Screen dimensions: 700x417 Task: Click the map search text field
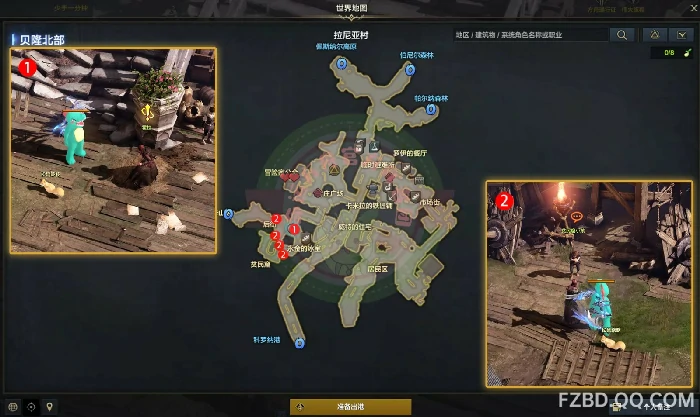point(530,35)
